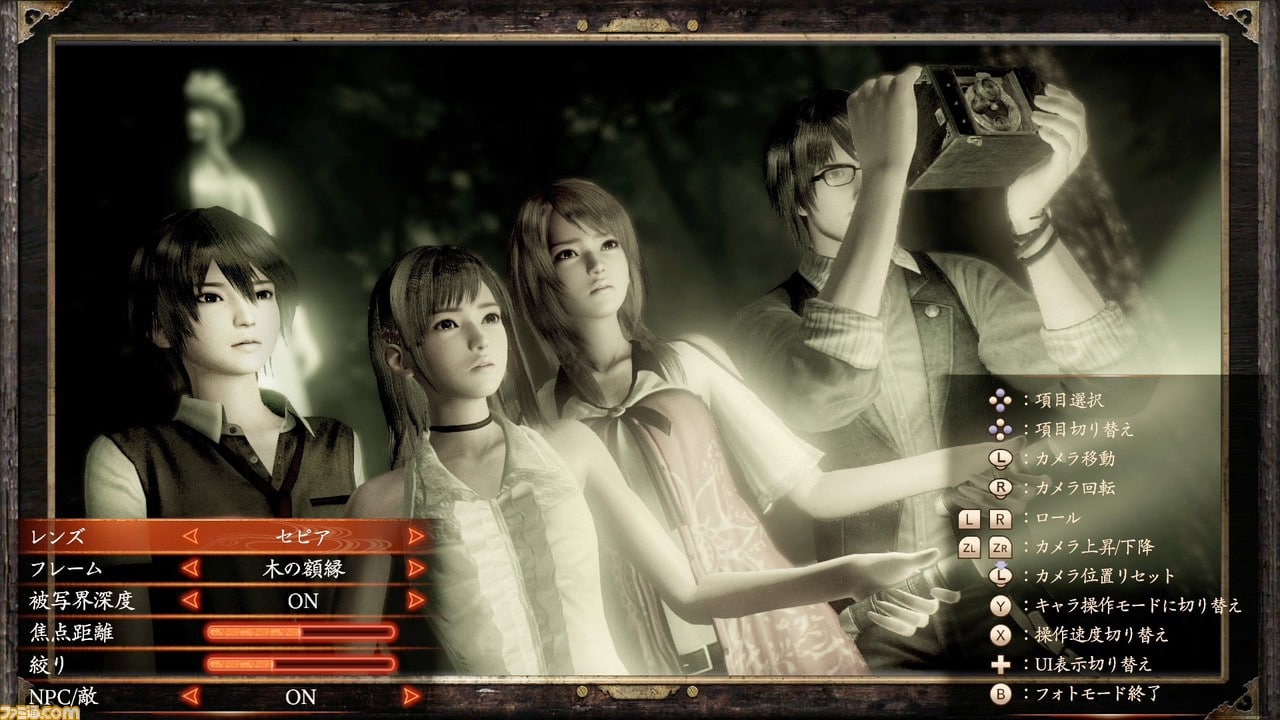Adjust the 焦点距離 focal length slider
The width and height of the screenshot is (1280, 720).
point(300,633)
